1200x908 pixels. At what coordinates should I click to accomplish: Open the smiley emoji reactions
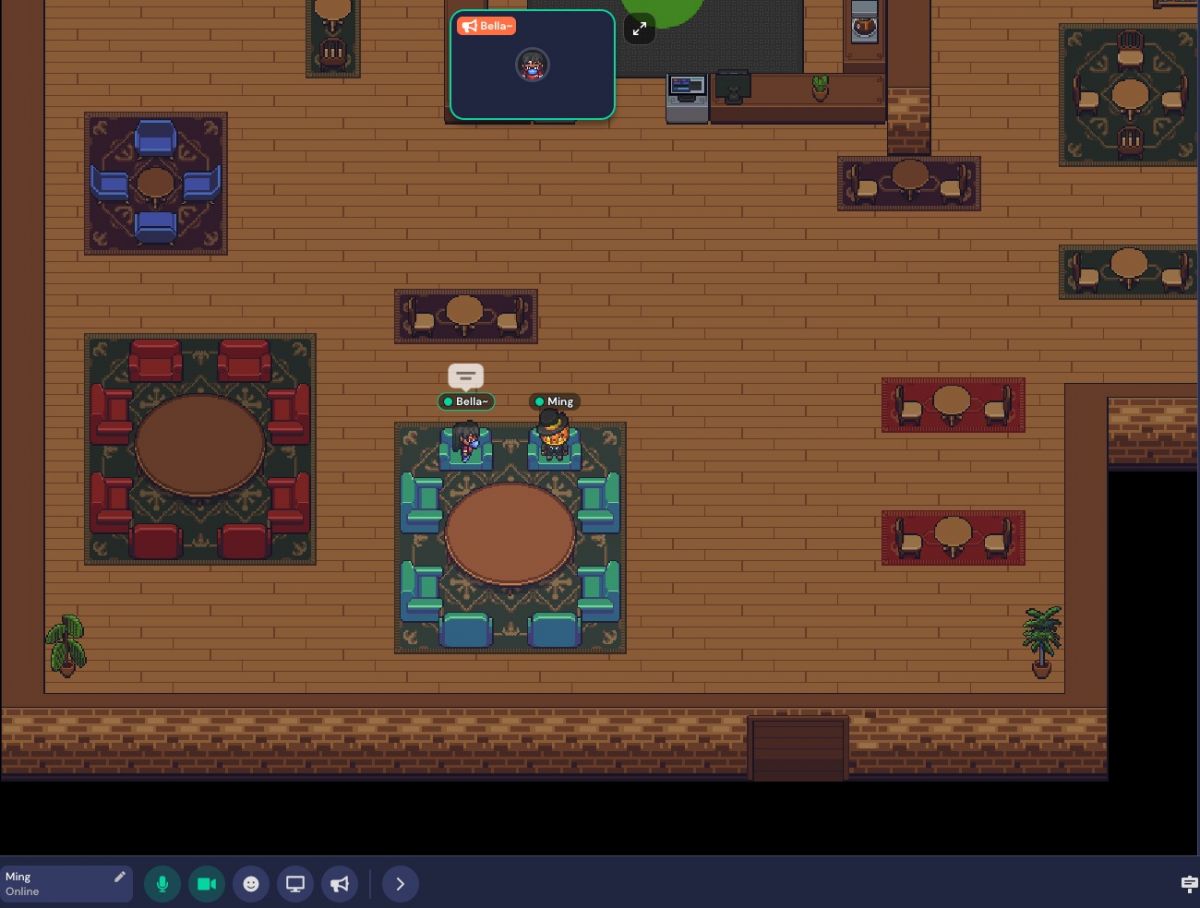(251, 884)
